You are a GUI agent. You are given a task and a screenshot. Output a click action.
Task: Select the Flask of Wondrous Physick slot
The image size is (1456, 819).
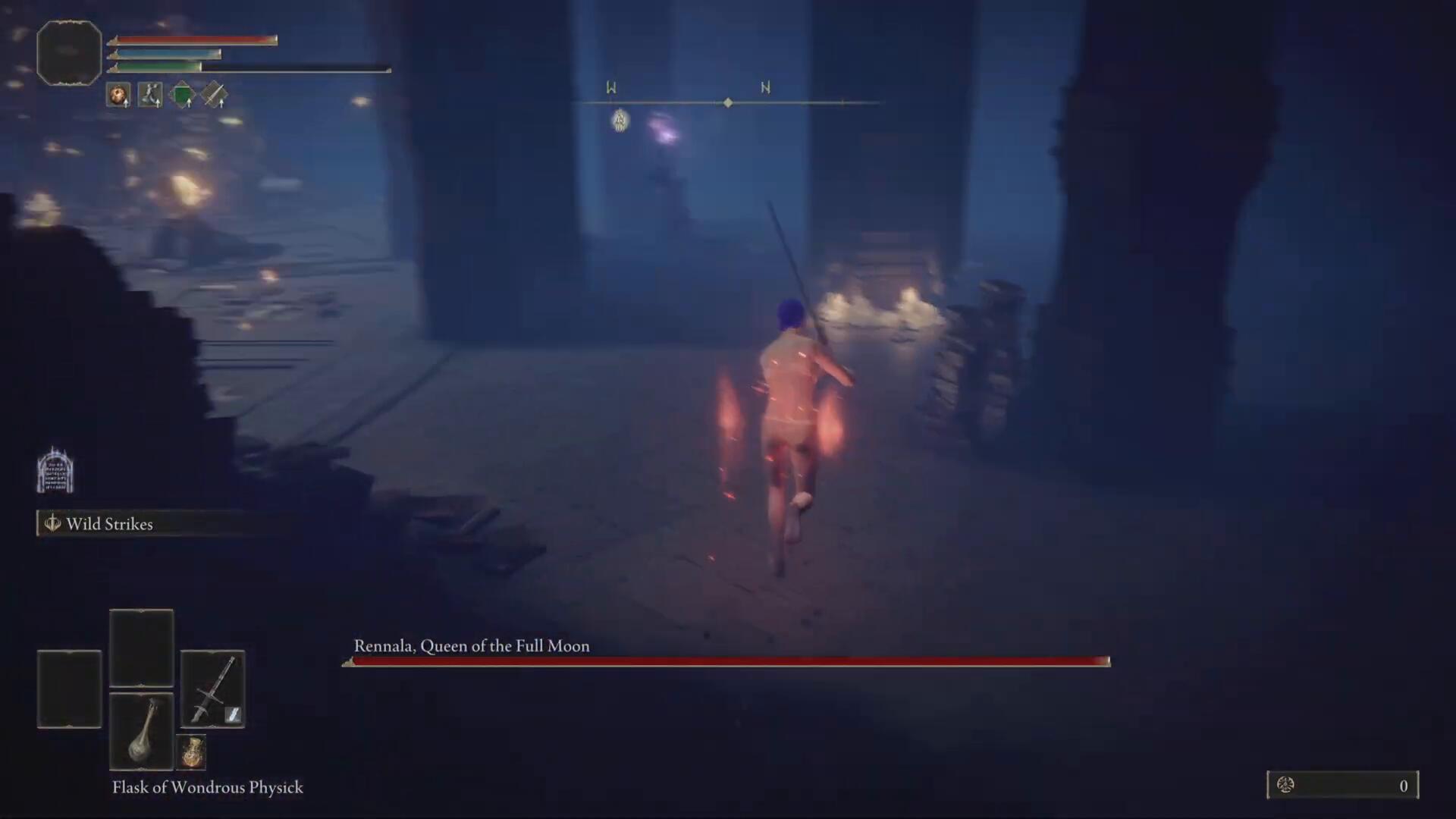(142, 731)
